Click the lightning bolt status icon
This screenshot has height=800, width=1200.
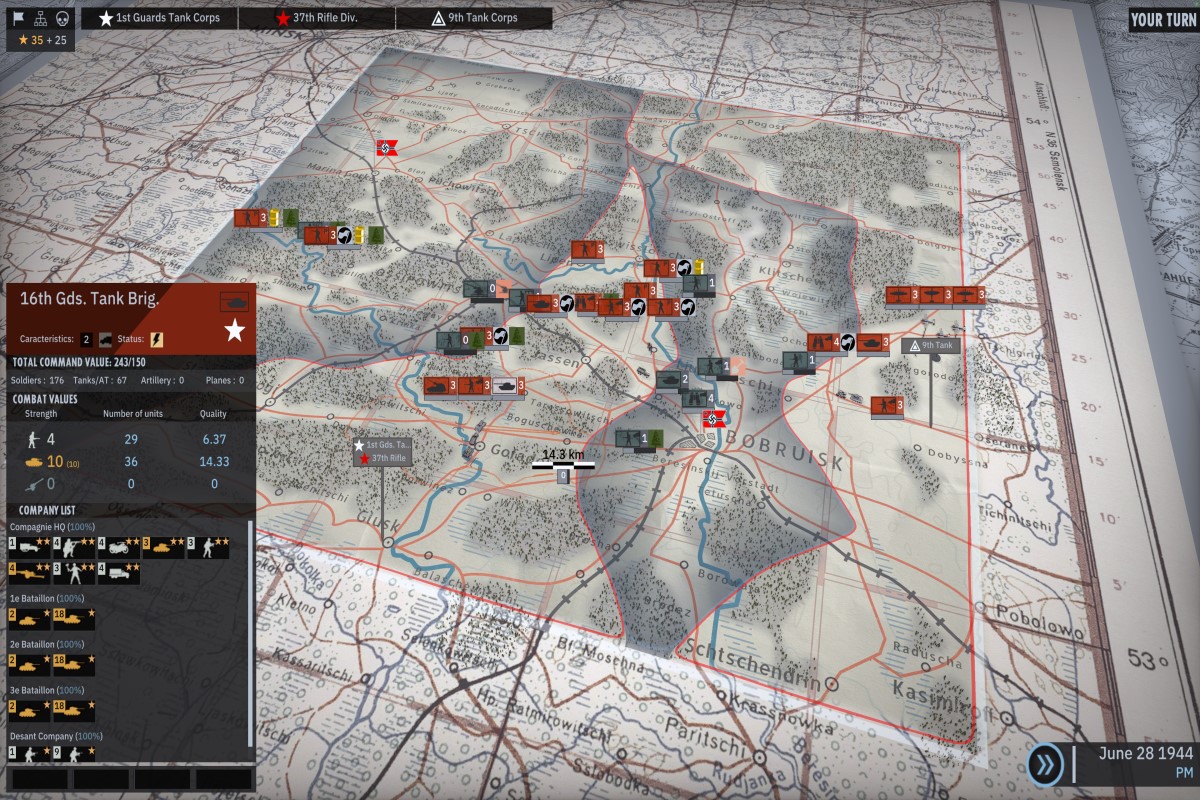click(x=157, y=339)
